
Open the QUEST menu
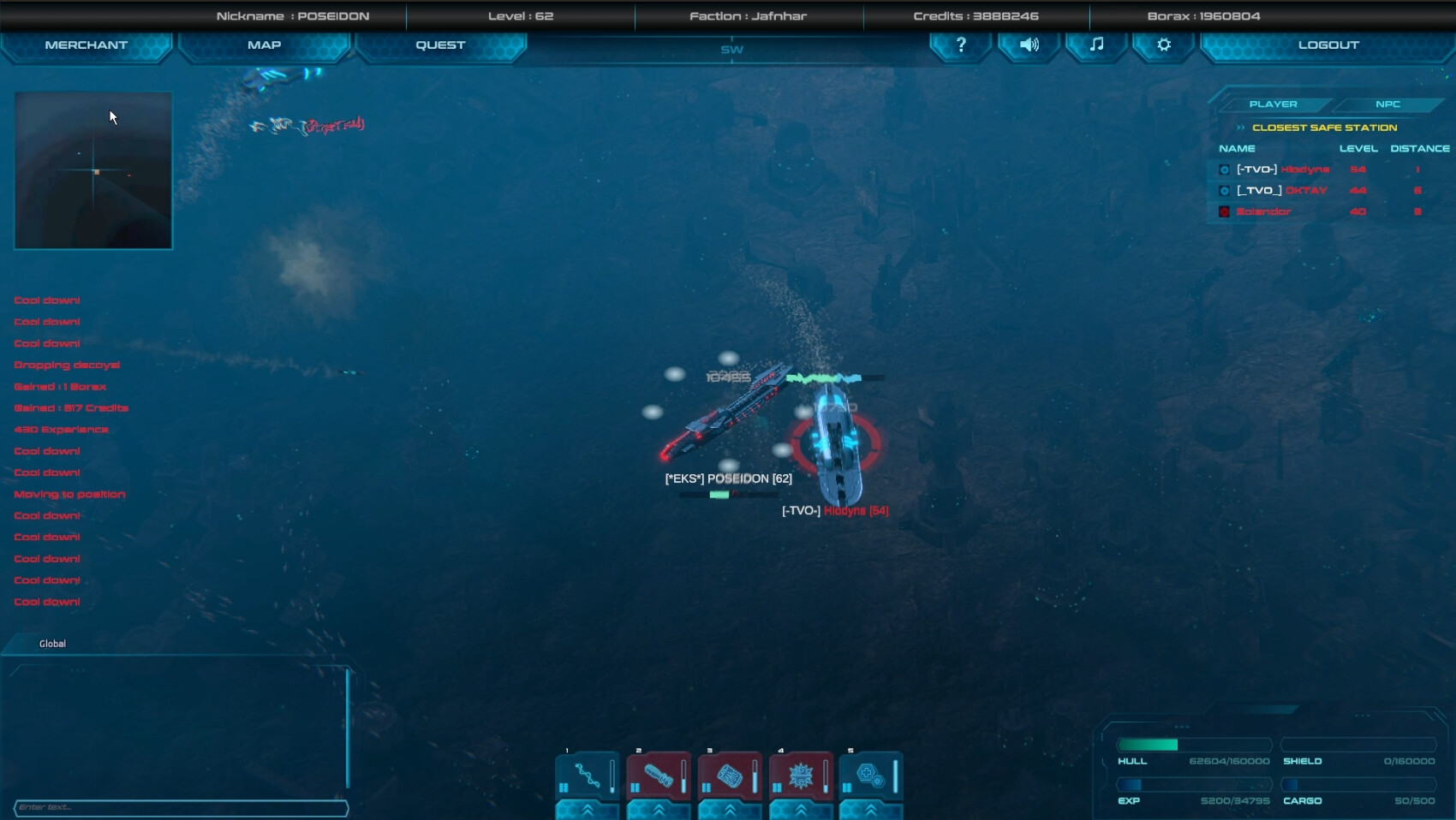440,44
